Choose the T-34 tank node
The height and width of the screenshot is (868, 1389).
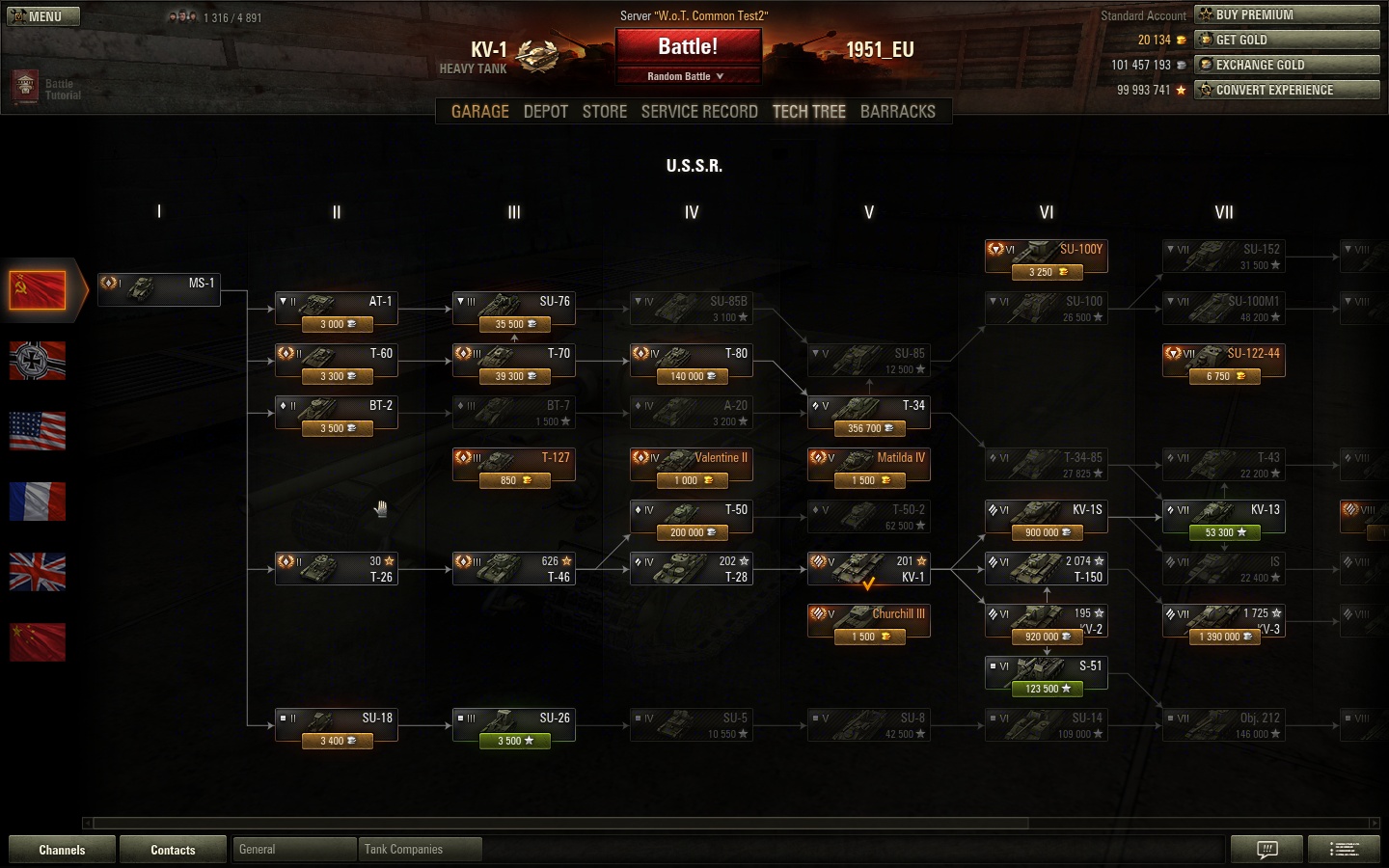(868, 415)
